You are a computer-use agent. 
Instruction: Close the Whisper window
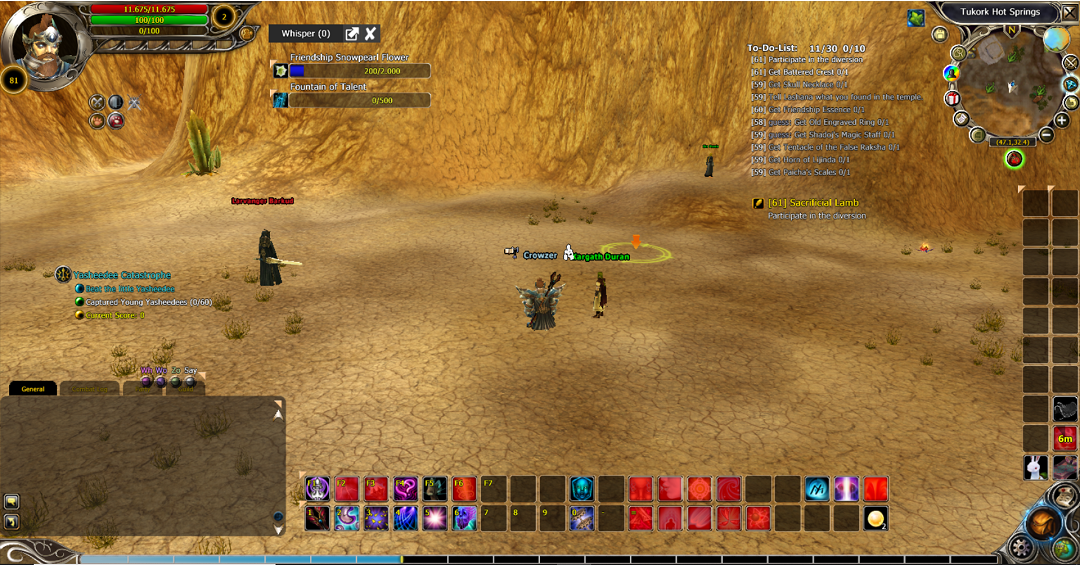(x=371, y=34)
